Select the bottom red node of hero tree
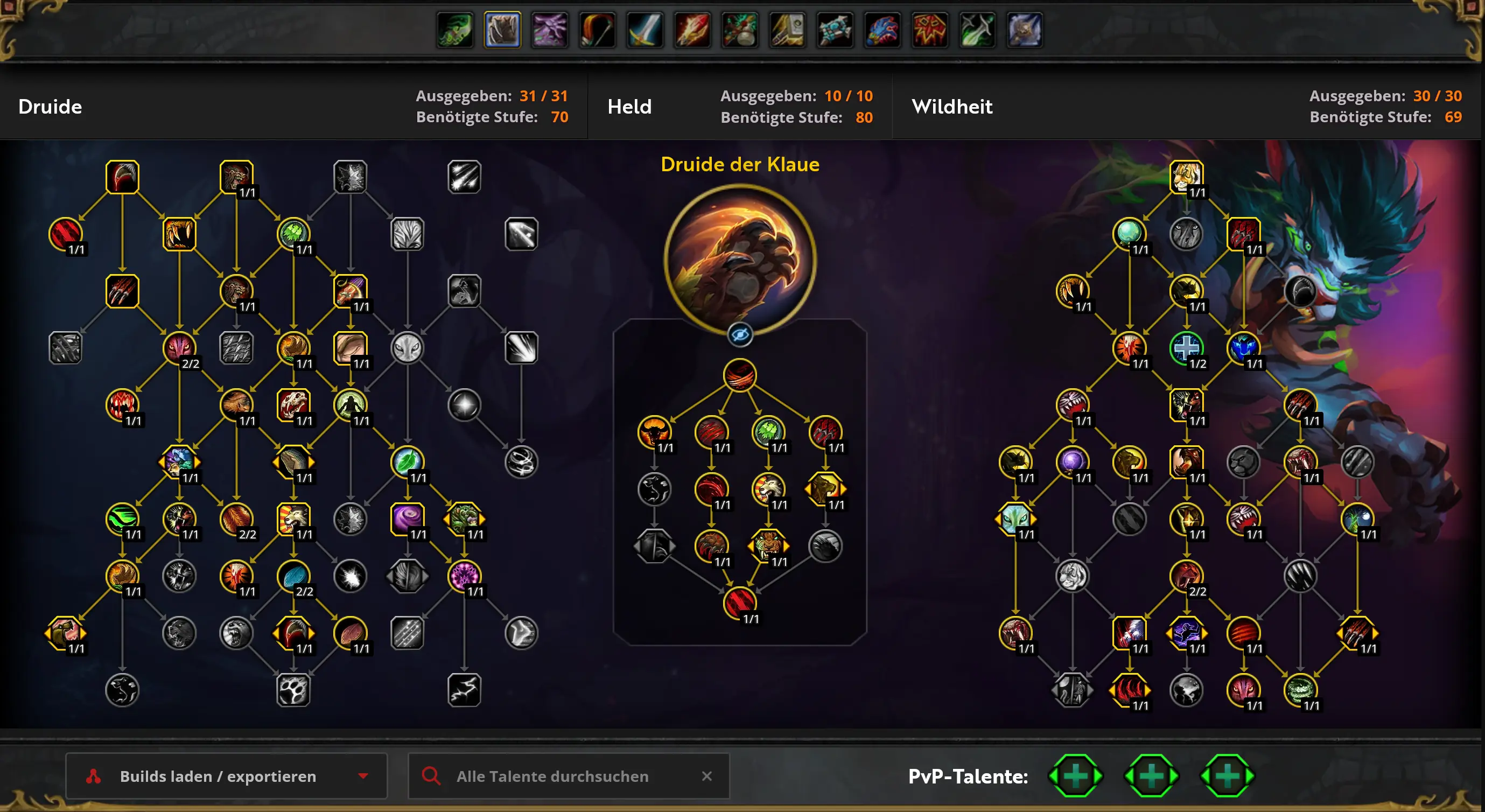Image resolution: width=1485 pixels, height=812 pixels. [x=740, y=603]
